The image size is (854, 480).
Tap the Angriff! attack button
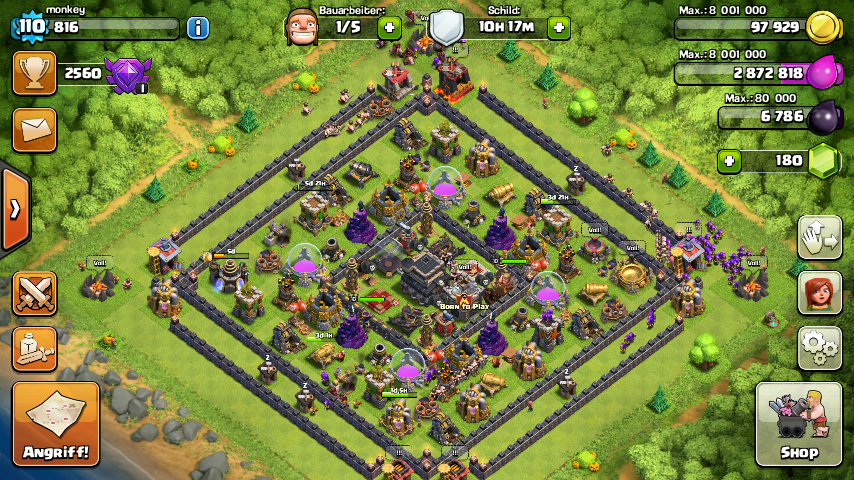pyautogui.click(x=55, y=424)
